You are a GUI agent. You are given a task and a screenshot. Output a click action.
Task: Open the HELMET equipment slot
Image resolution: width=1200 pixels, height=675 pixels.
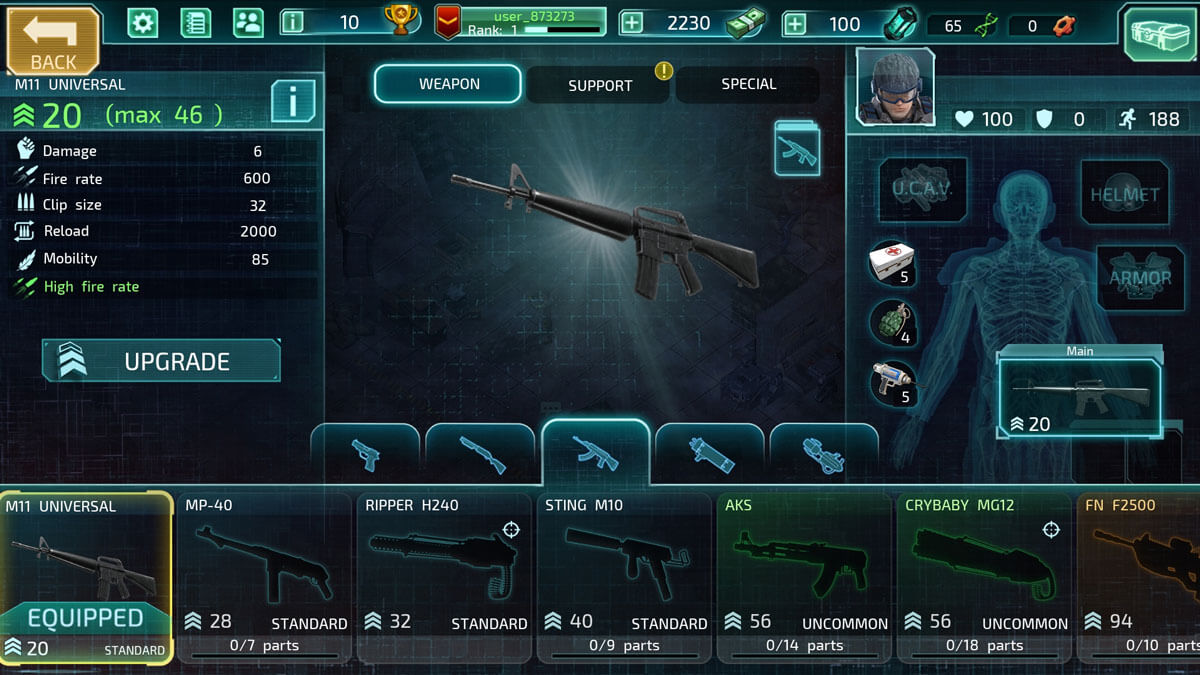(1125, 192)
